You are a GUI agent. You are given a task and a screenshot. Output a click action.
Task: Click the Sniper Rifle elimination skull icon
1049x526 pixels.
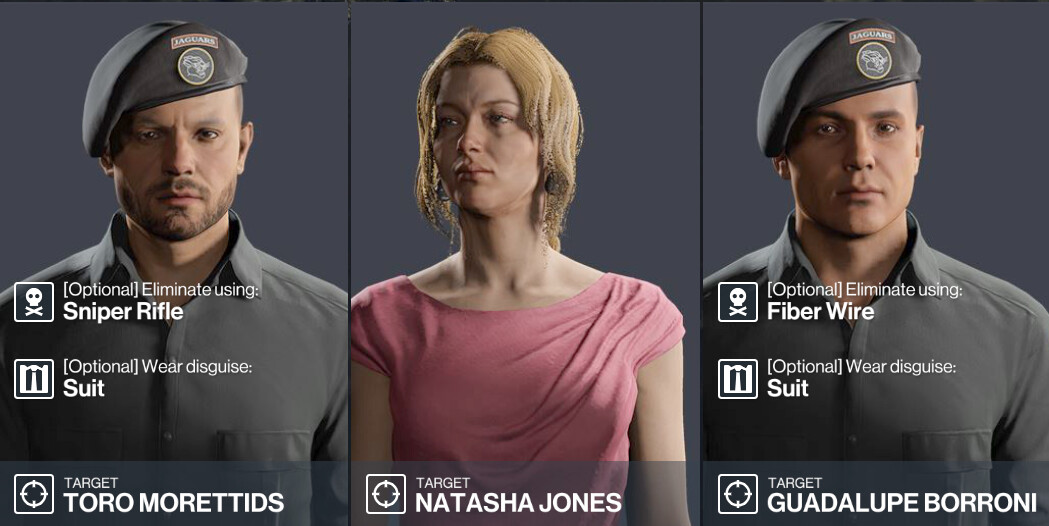pos(34,302)
